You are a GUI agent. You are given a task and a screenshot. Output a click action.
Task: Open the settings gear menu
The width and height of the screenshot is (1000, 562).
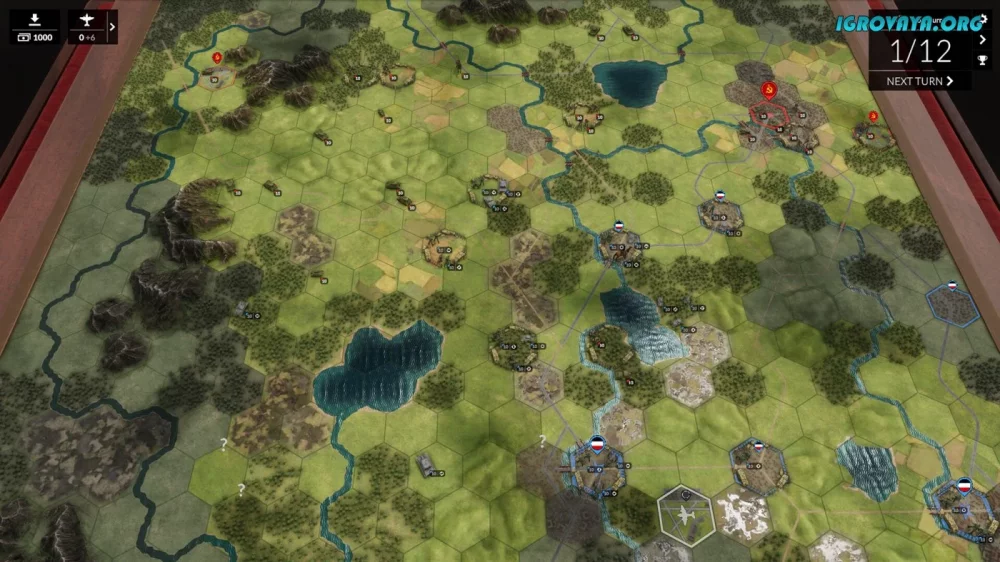(x=983, y=20)
